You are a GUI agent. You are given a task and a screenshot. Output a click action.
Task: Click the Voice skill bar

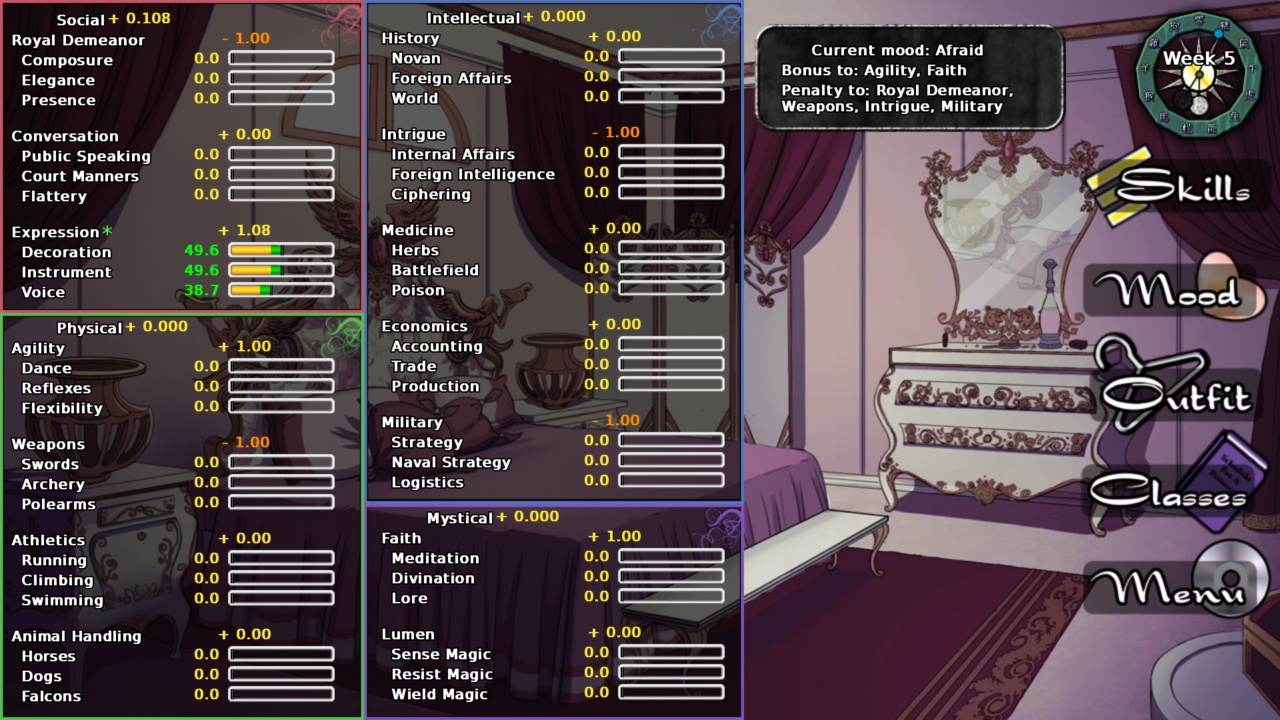point(281,291)
